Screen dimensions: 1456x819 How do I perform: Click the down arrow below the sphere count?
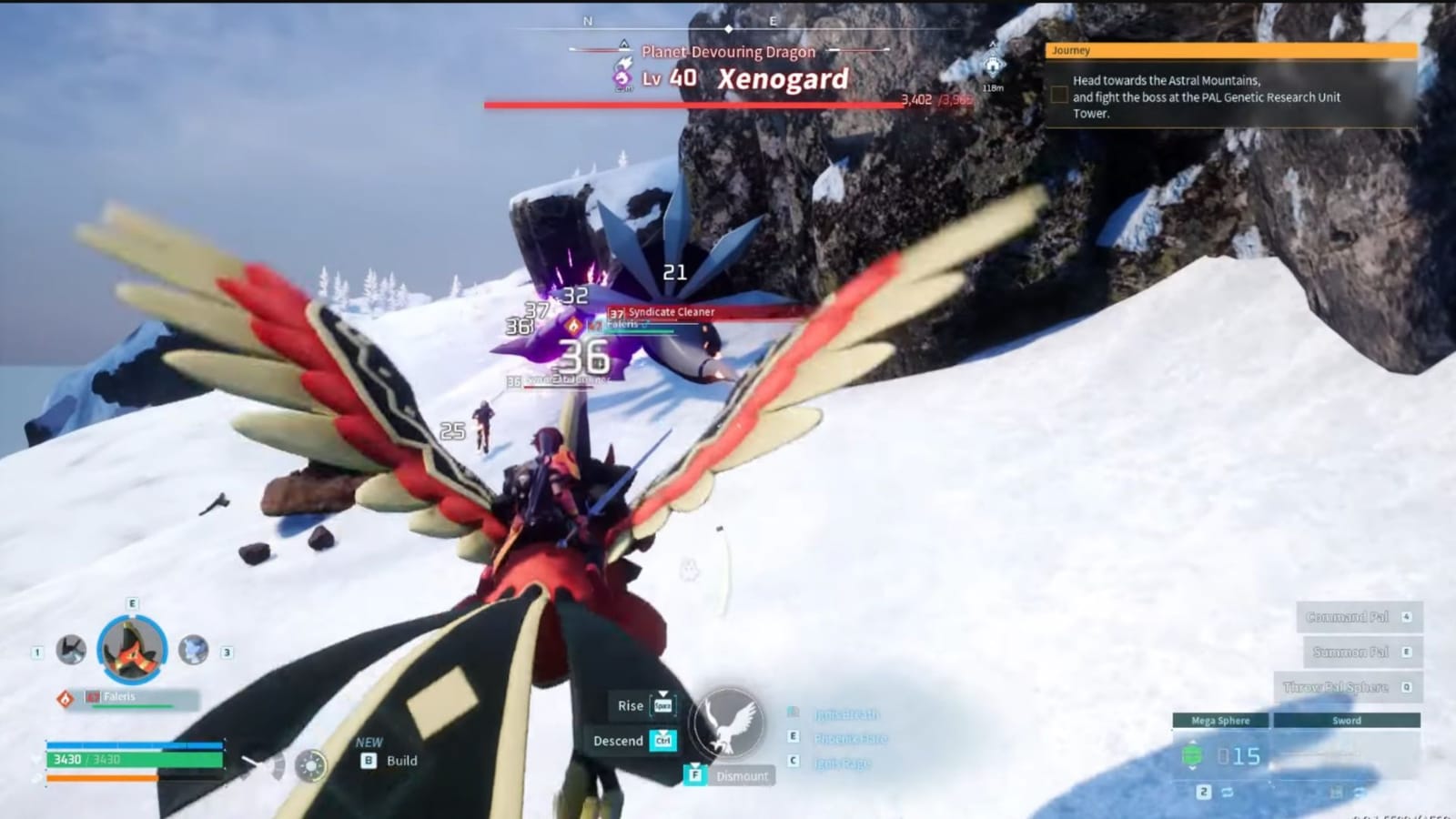click(1192, 769)
